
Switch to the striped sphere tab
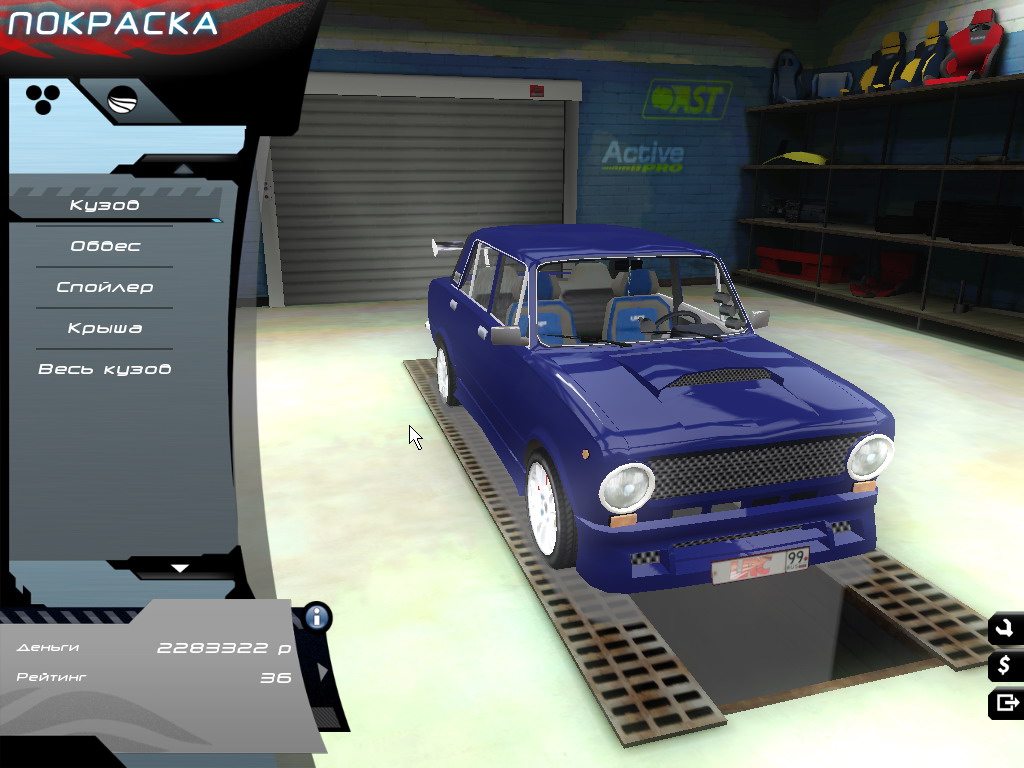pos(123,100)
